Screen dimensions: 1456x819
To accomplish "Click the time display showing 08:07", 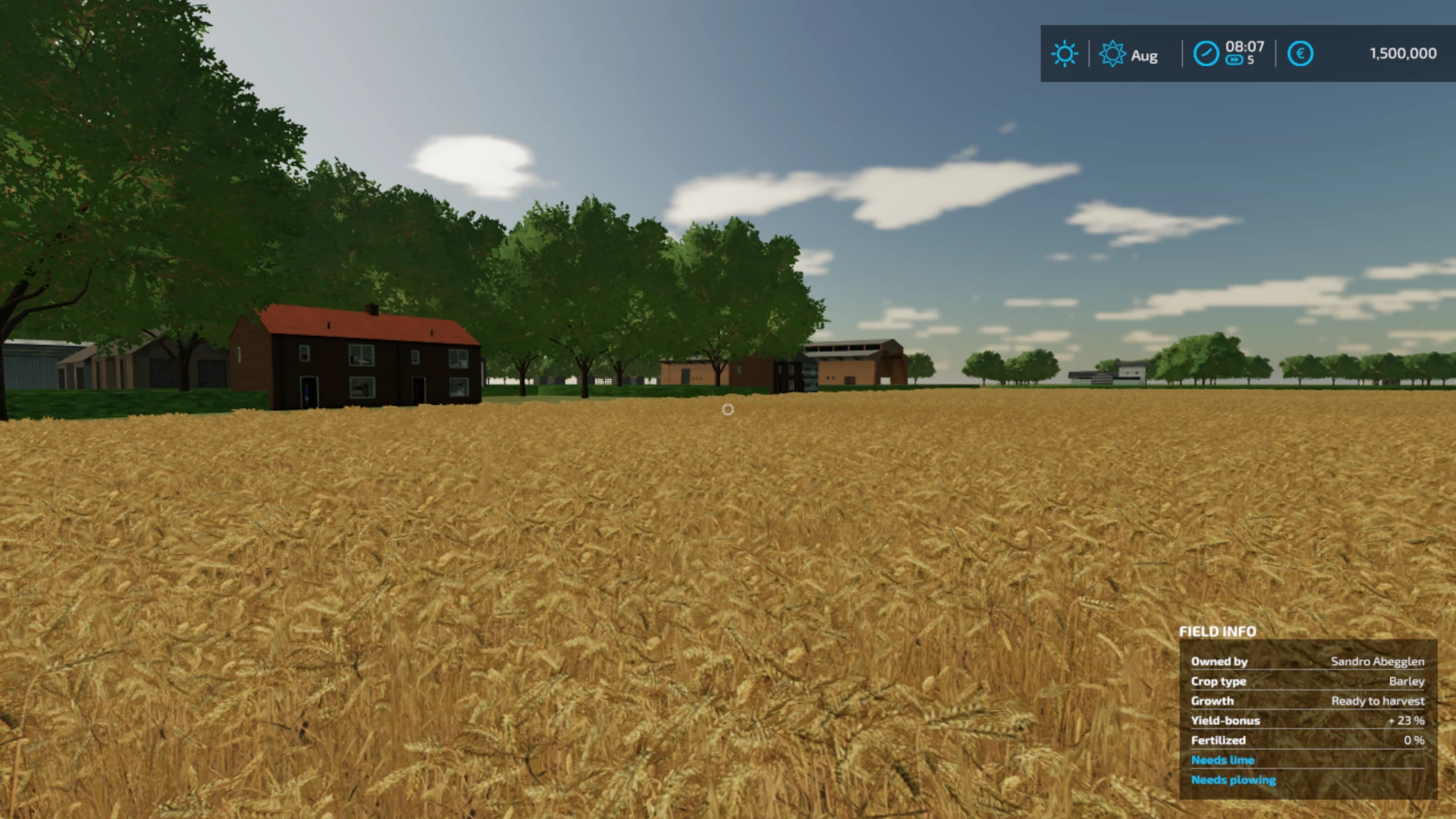I will [x=1244, y=46].
